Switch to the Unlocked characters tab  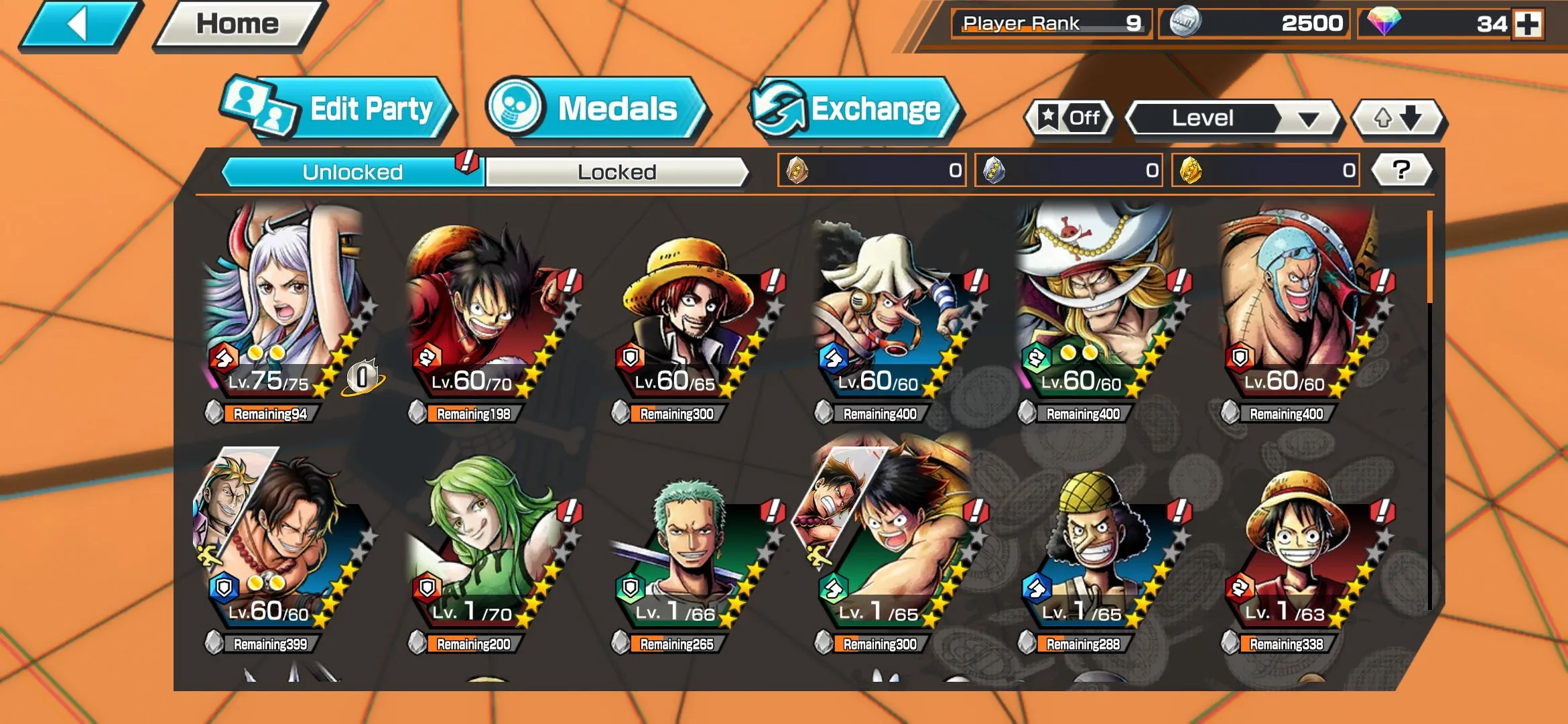(x=352, y=172)
